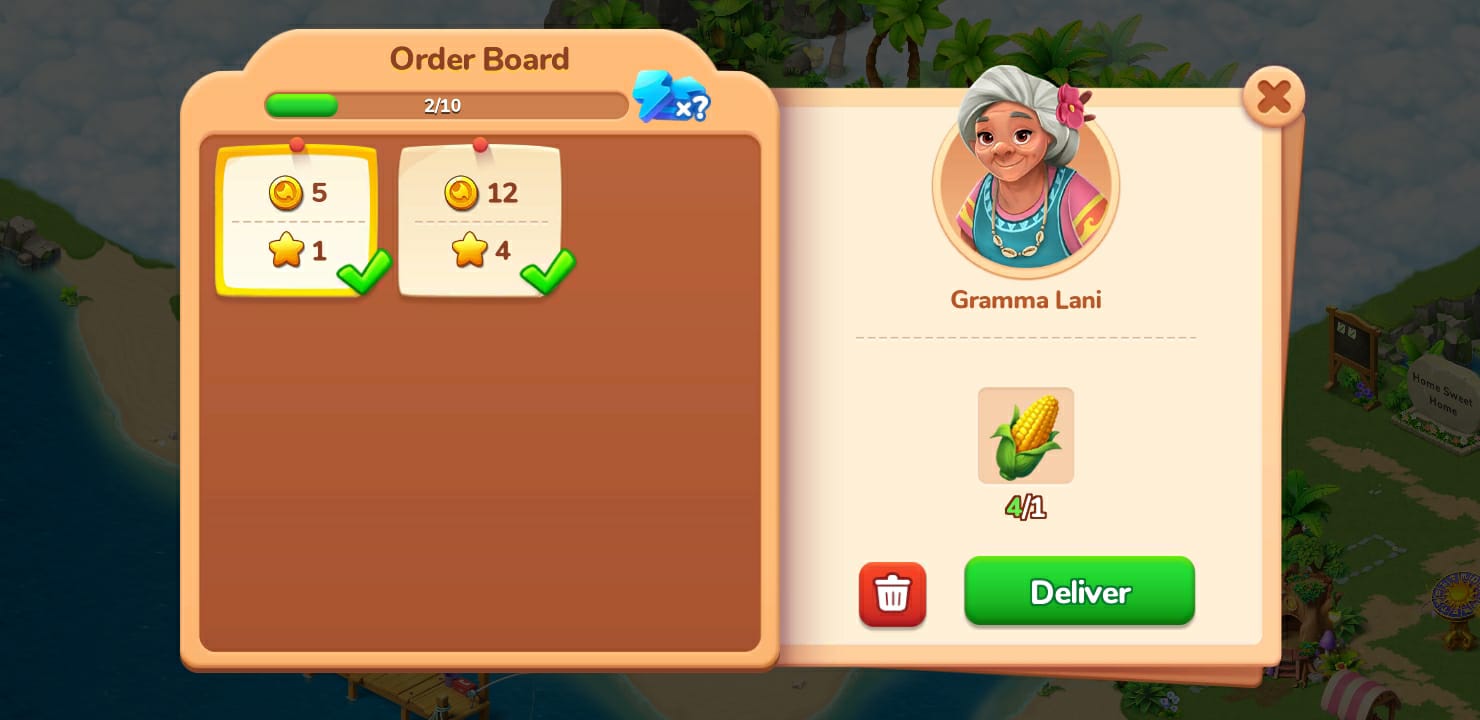1480x720 pixels.
Task: Tap the corn item slot
Action: (1025, 436)
